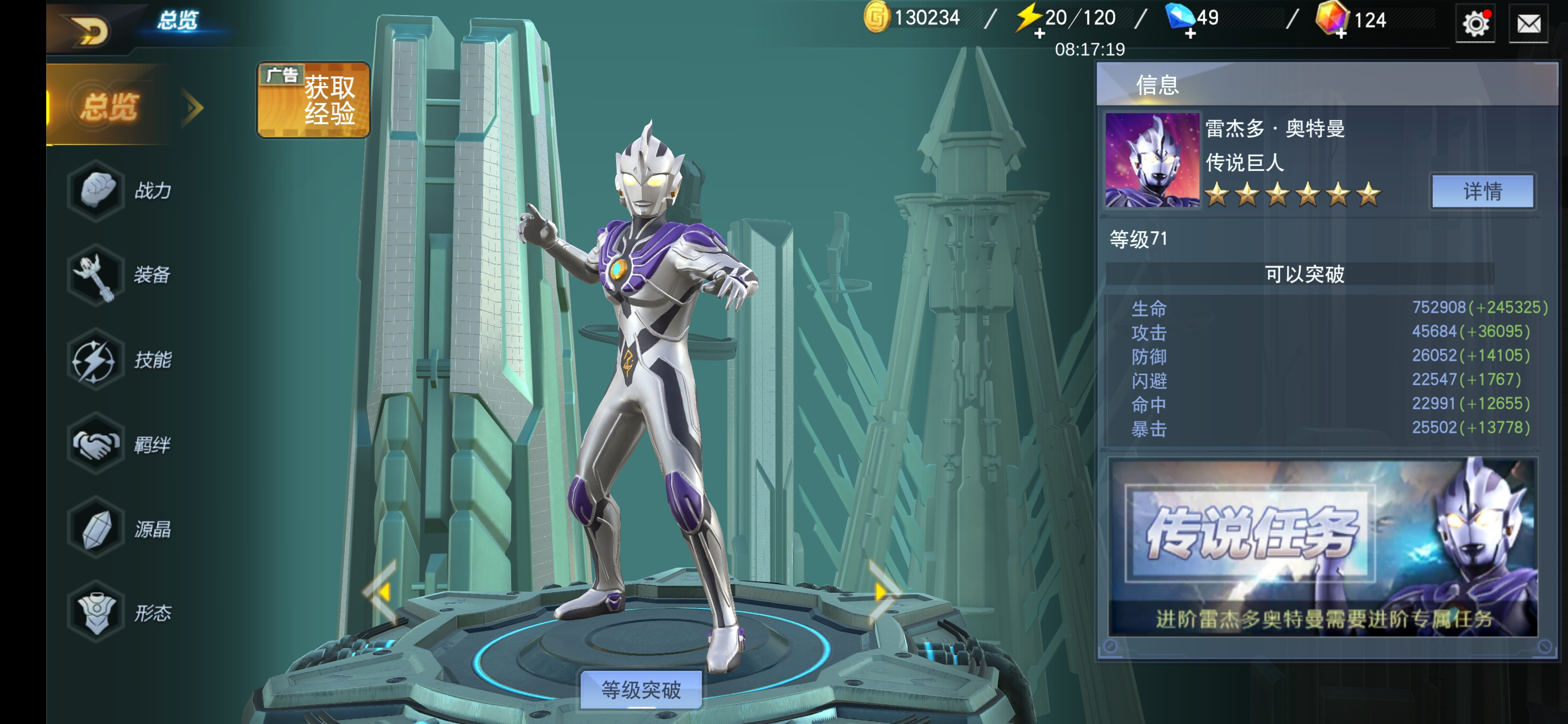
Task: Add more energy with the lightning plus
Action: pyautogui.click(x=1040, y=34)
